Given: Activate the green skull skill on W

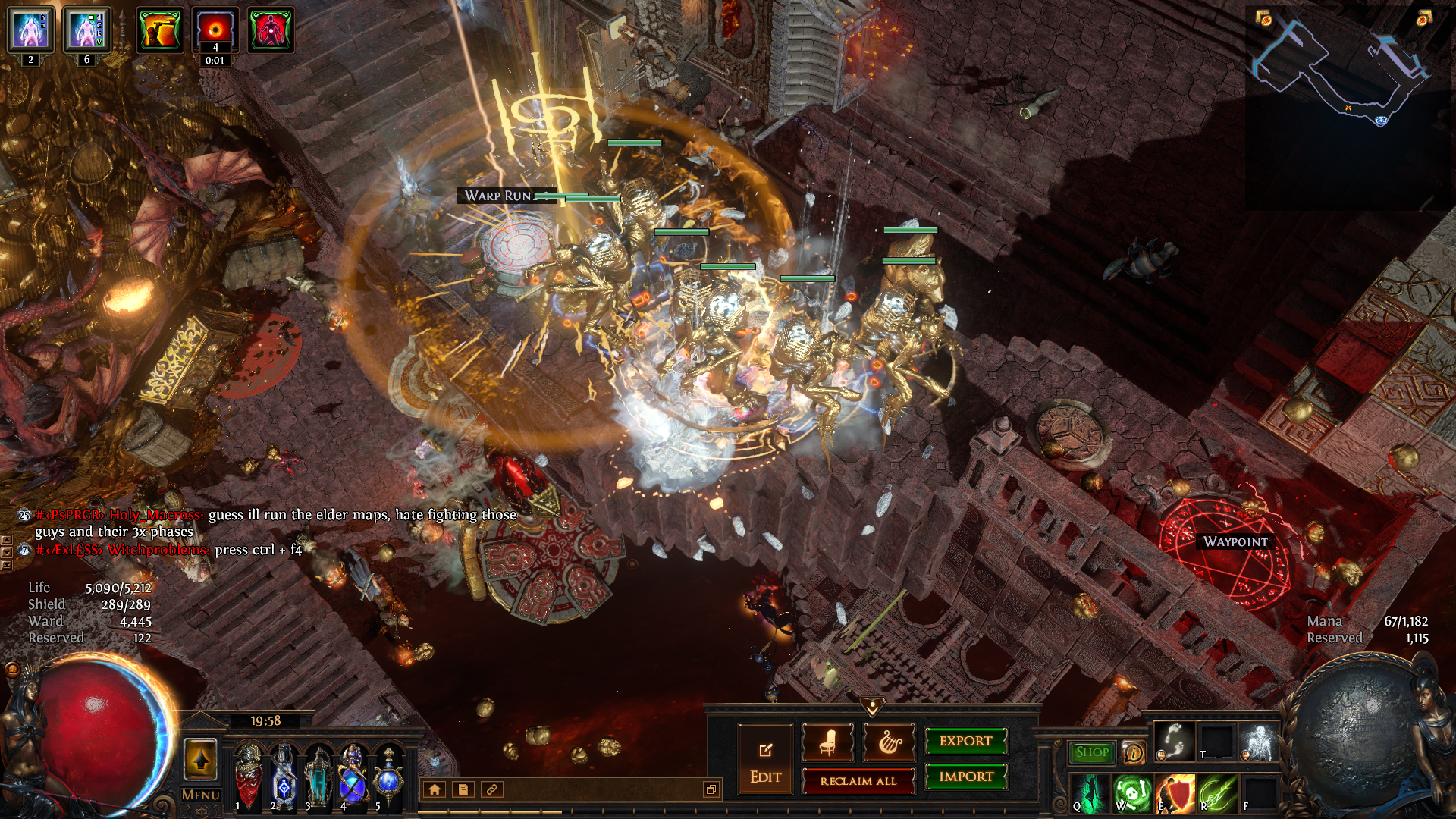Looking at the screenshot, I should pyautogui.click(x=1133, y=792).
